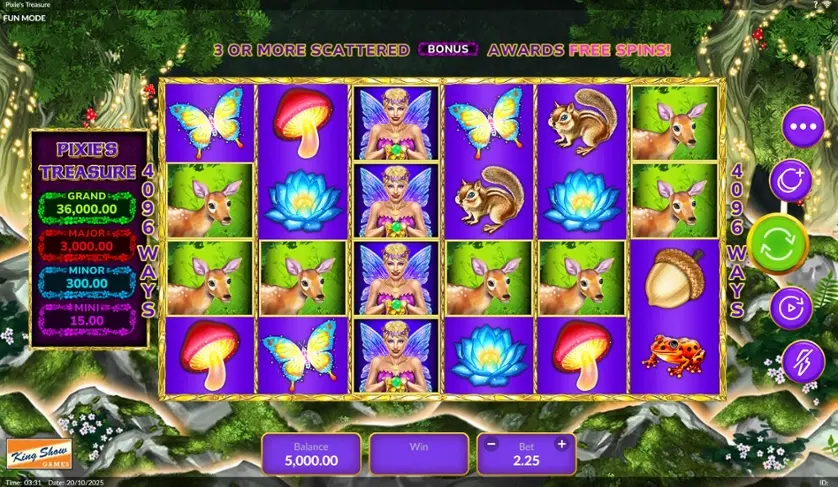This screenshot has width=838, height=487.
Task: Click the purple circular arrow plus button
Action: pos(790,180)
